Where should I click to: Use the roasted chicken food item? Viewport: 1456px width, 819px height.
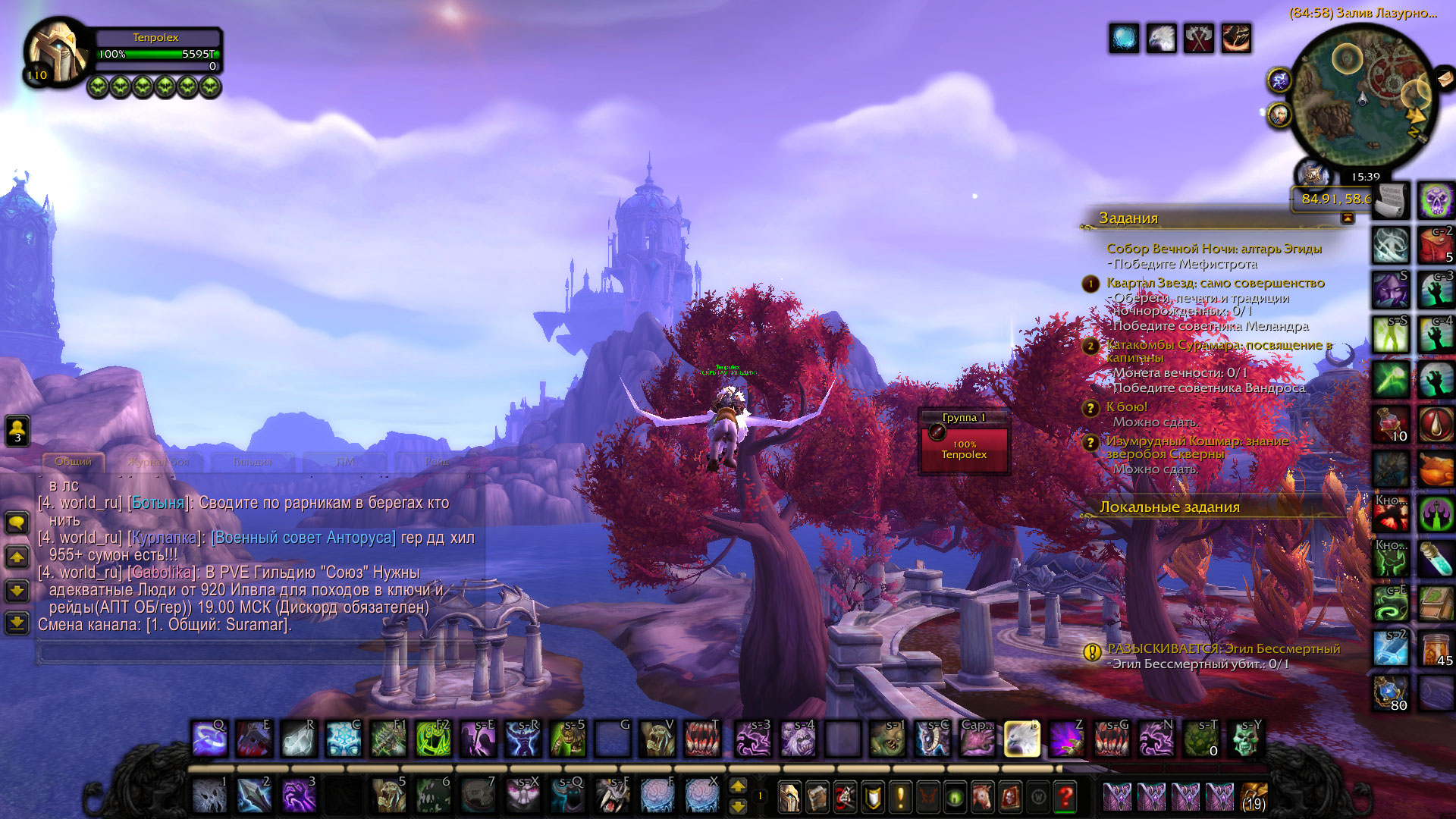[x=1436, y=470]
